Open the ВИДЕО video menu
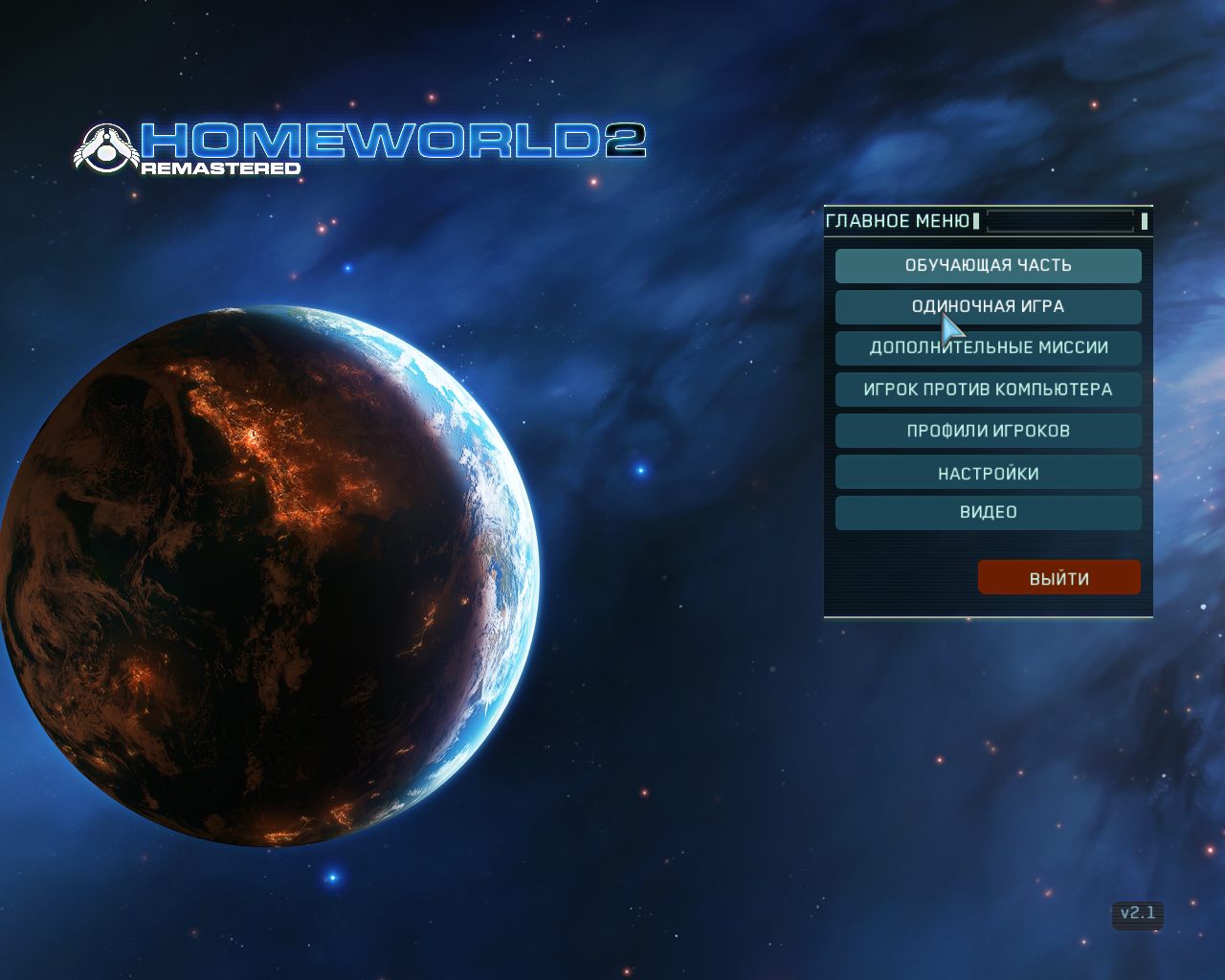Screen dimensions: 1225x980 (x=988, y=513)
